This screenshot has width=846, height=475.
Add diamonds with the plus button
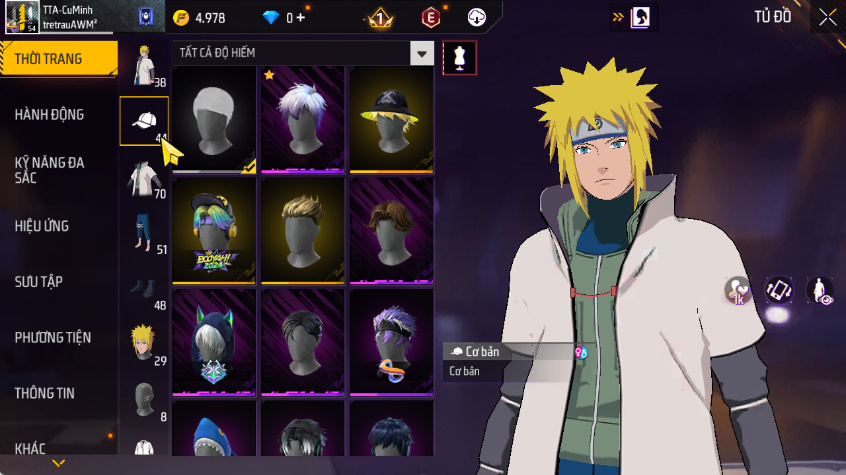click(300, 18)
